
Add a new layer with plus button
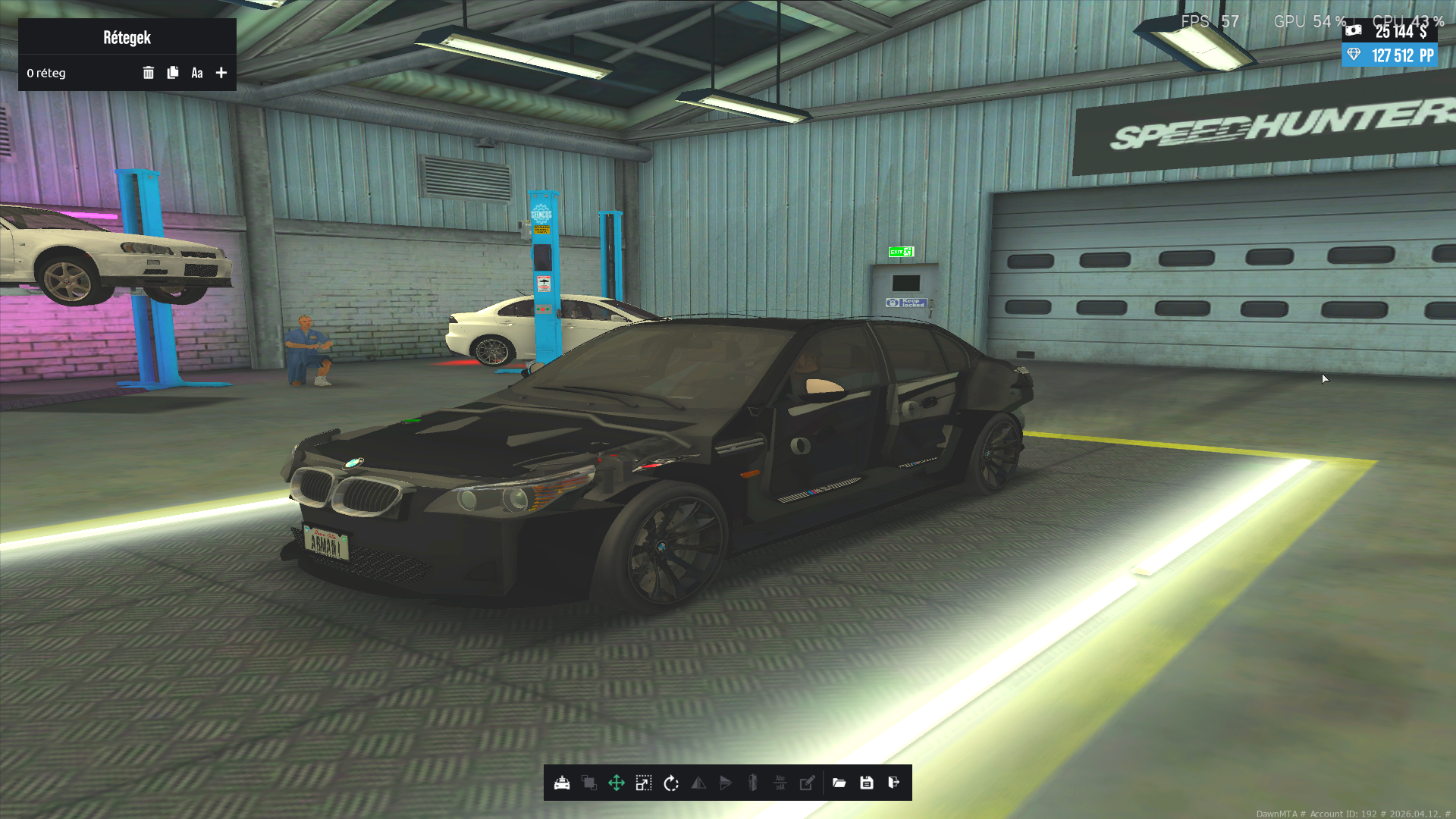coord(221,73)
